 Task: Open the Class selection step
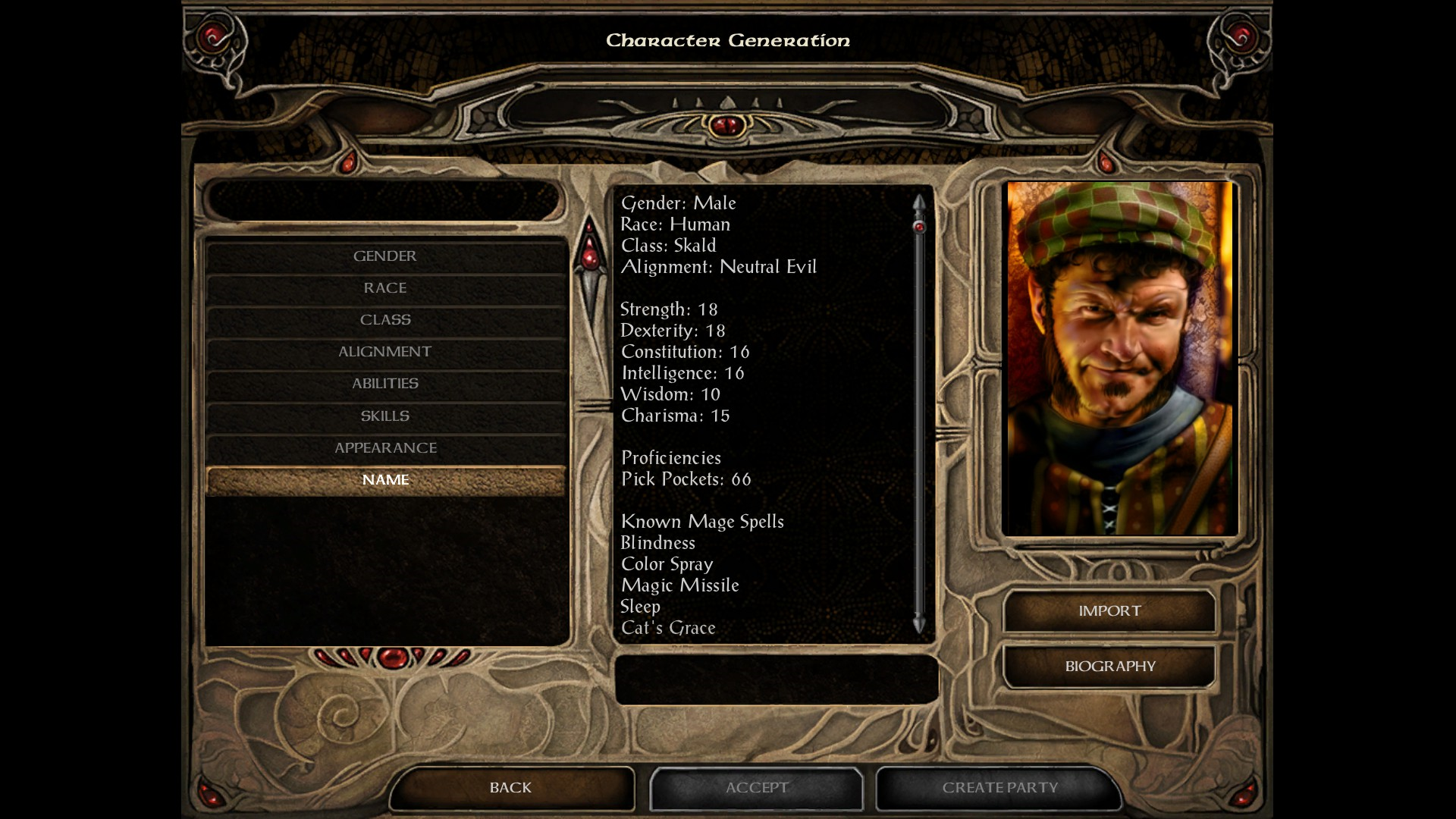385,320
